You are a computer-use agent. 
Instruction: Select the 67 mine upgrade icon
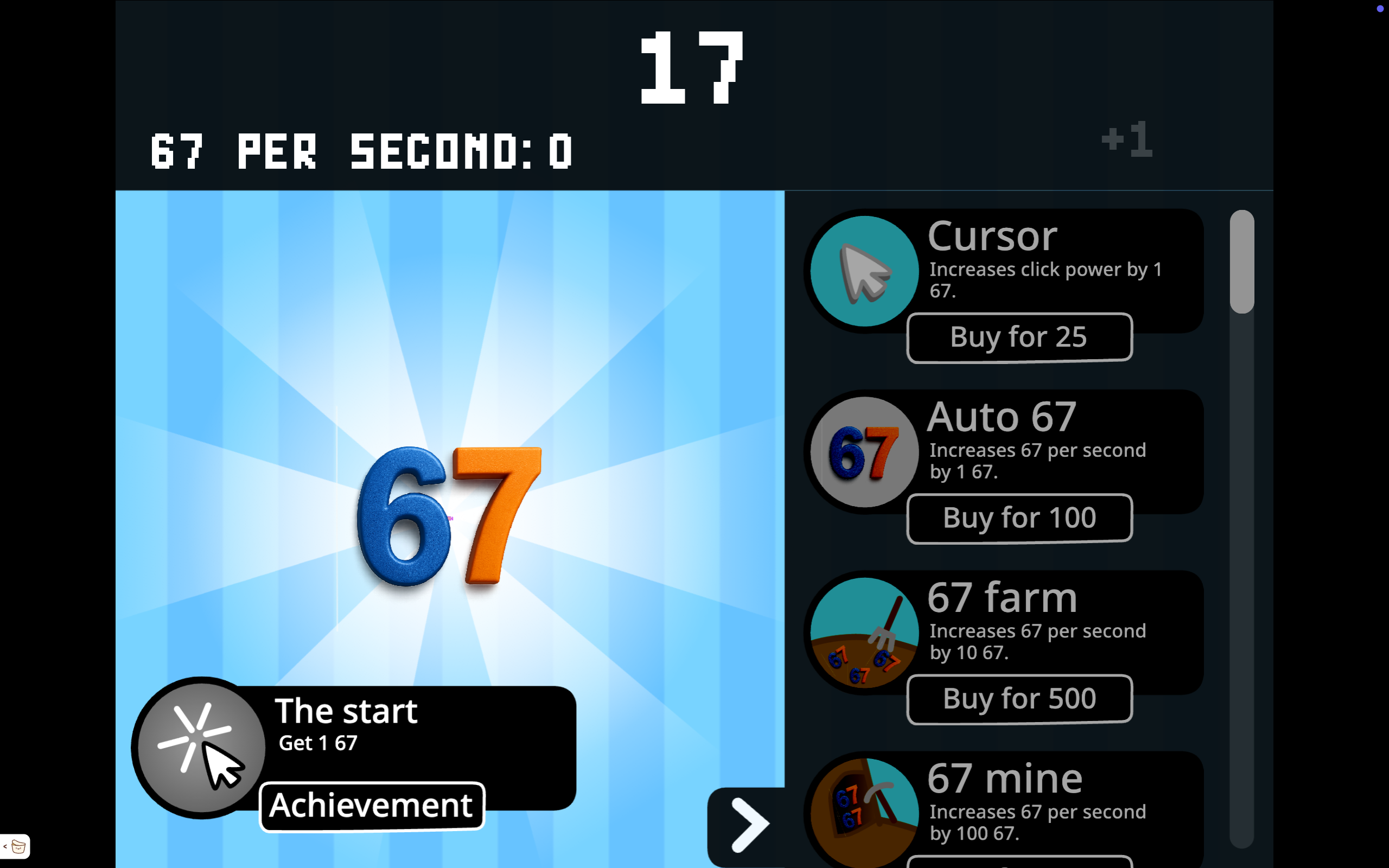[864, 812]
